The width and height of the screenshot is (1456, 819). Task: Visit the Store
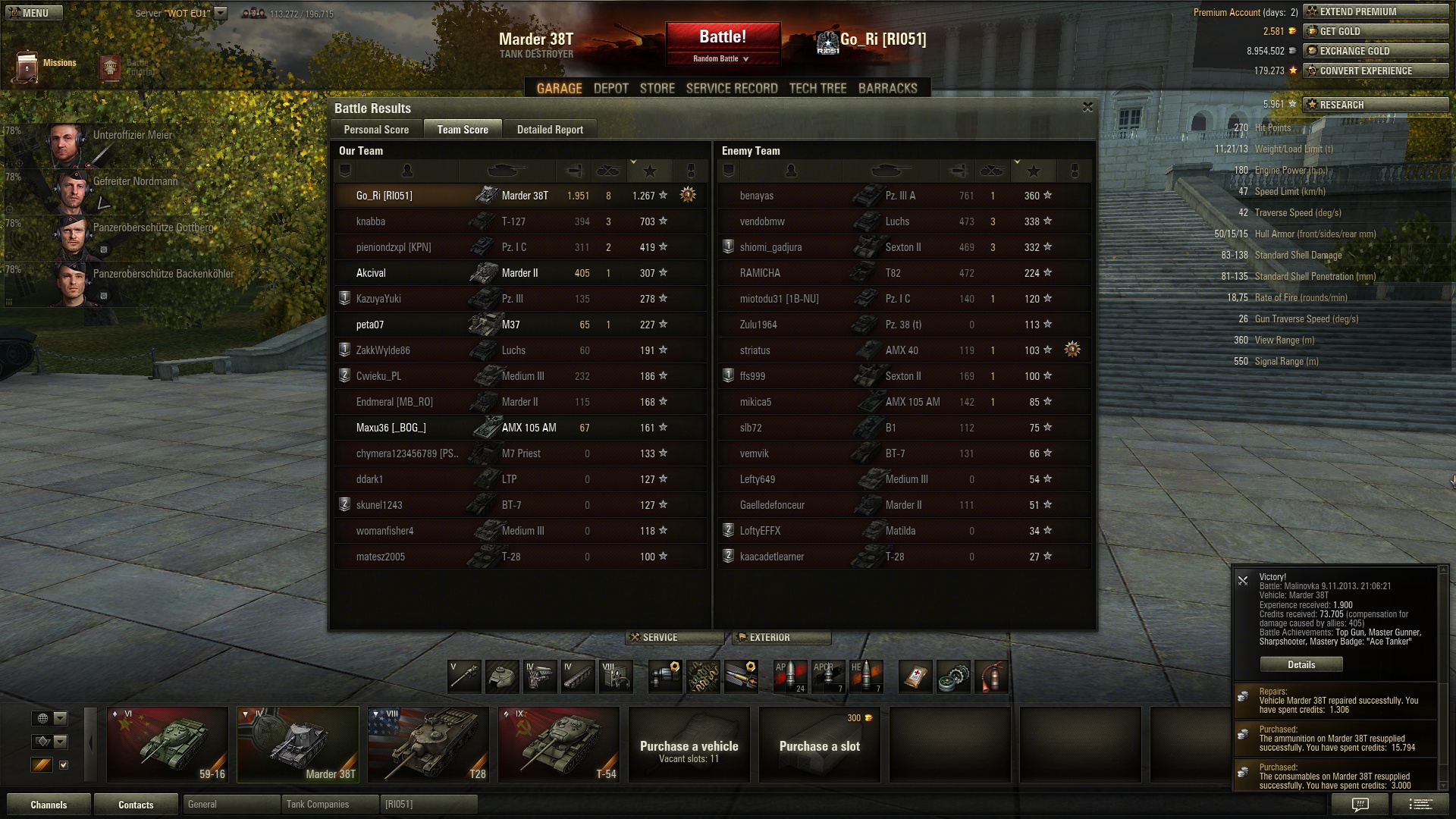(657, 89)
